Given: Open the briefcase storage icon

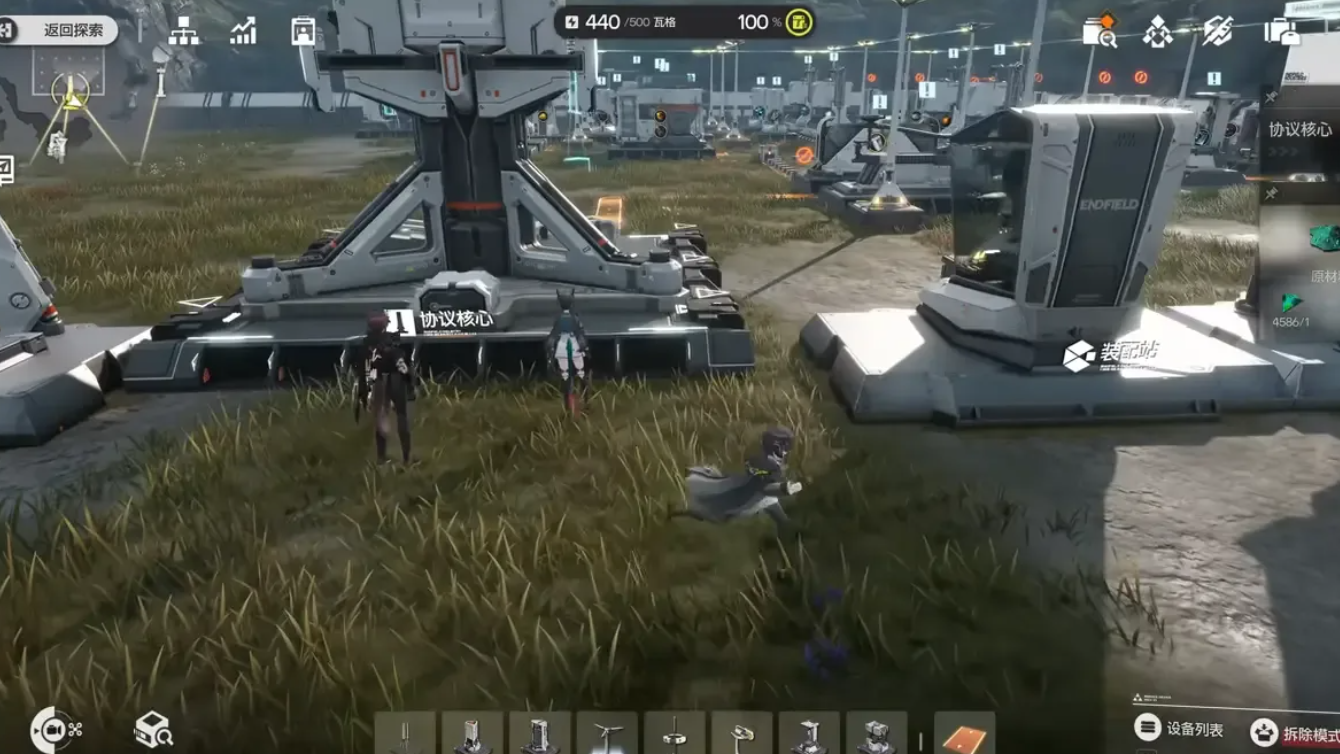Looking at the screenshot, I should click(1281, 32).
